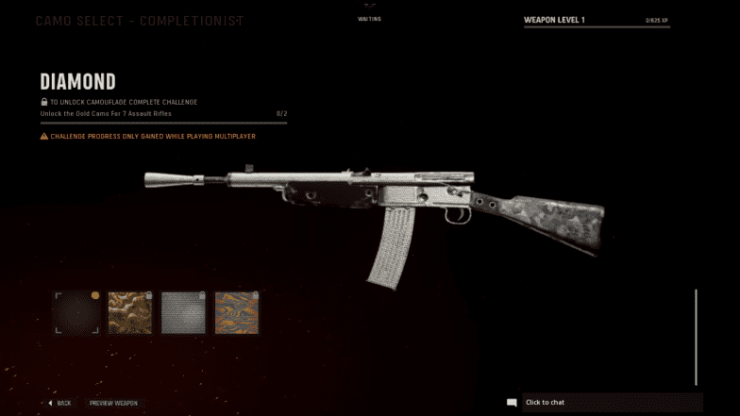
Task: Select the empty no-camo slot
Action: click(77, 313)
